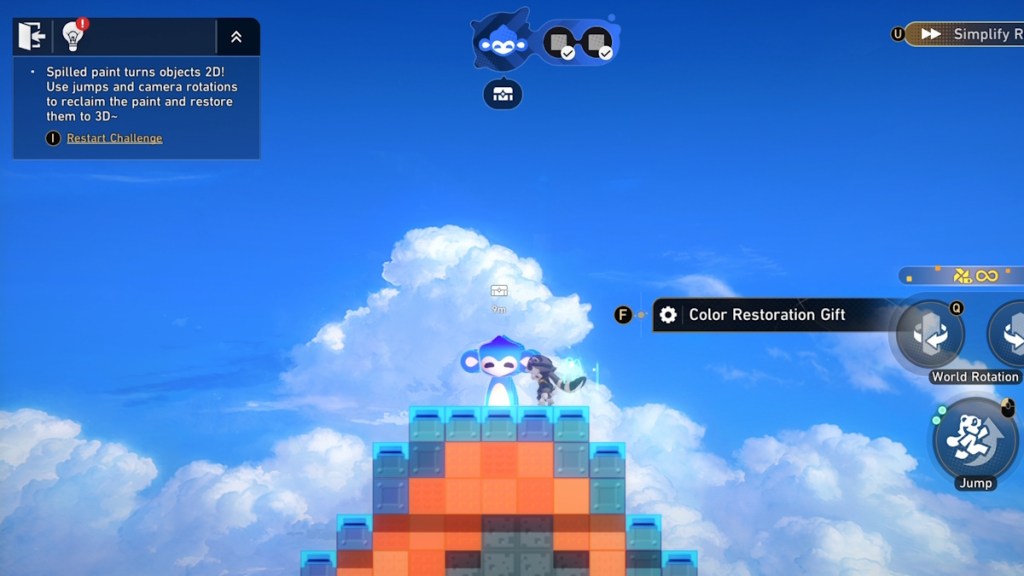
Task: Rotate the world left with World Rotation
Action: coord(930,335)
